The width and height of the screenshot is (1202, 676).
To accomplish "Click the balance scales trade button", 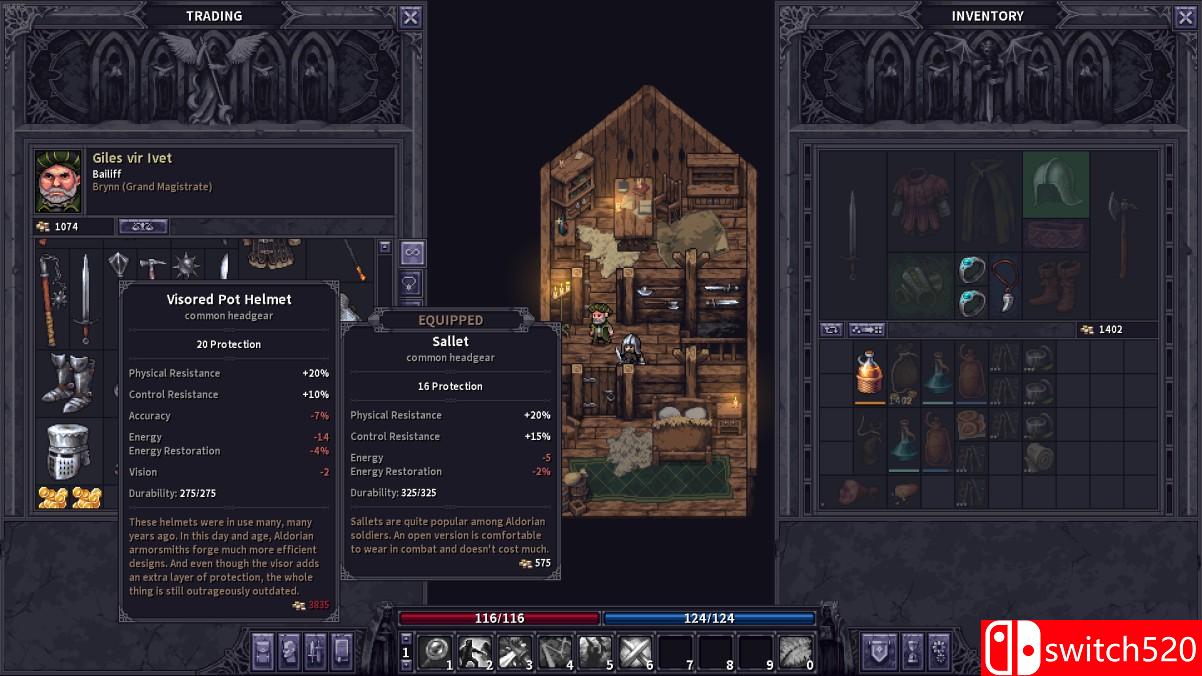I will 143,227.
